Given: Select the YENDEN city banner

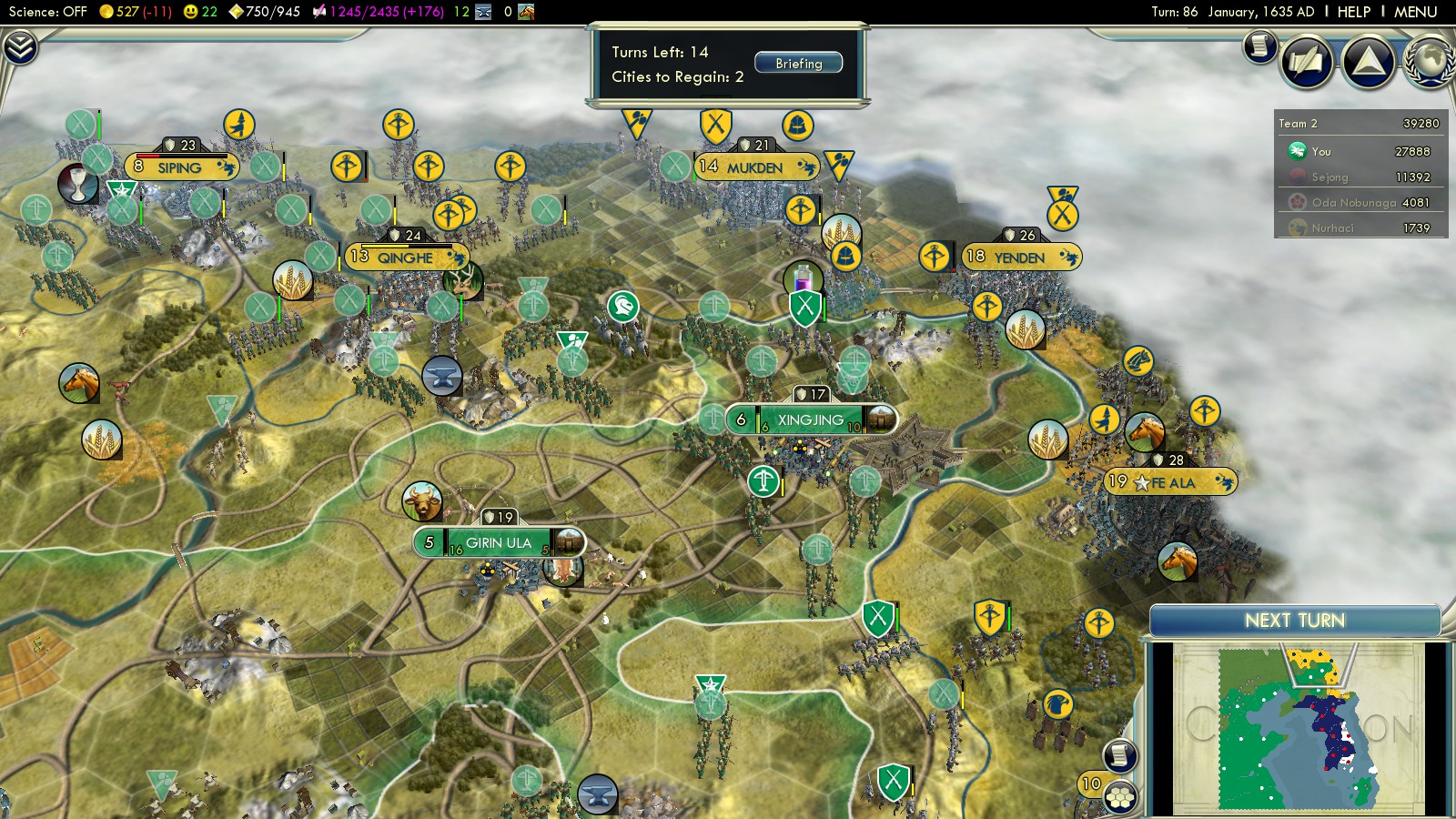Looking at the screenshot, I should [x=1019, y=258].
